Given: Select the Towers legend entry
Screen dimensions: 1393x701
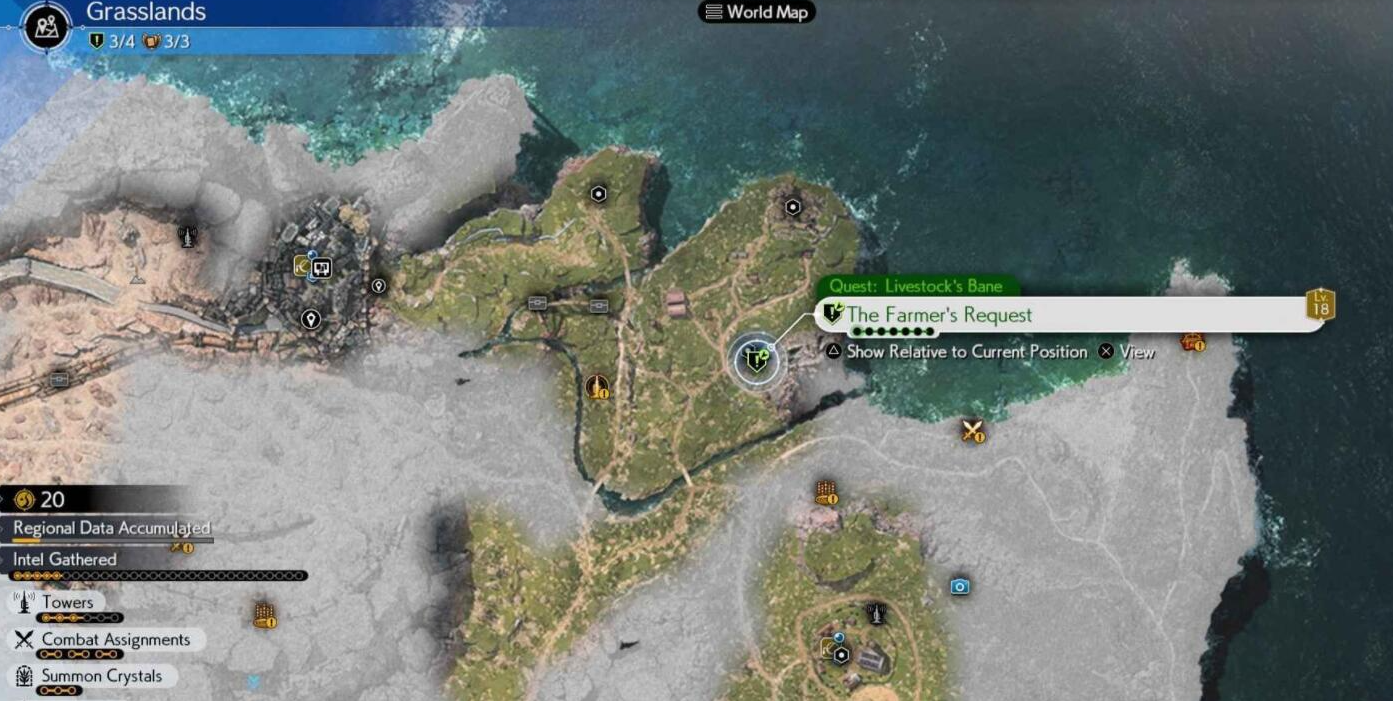Looking at the screenshot, I should [x=67, y=602].
